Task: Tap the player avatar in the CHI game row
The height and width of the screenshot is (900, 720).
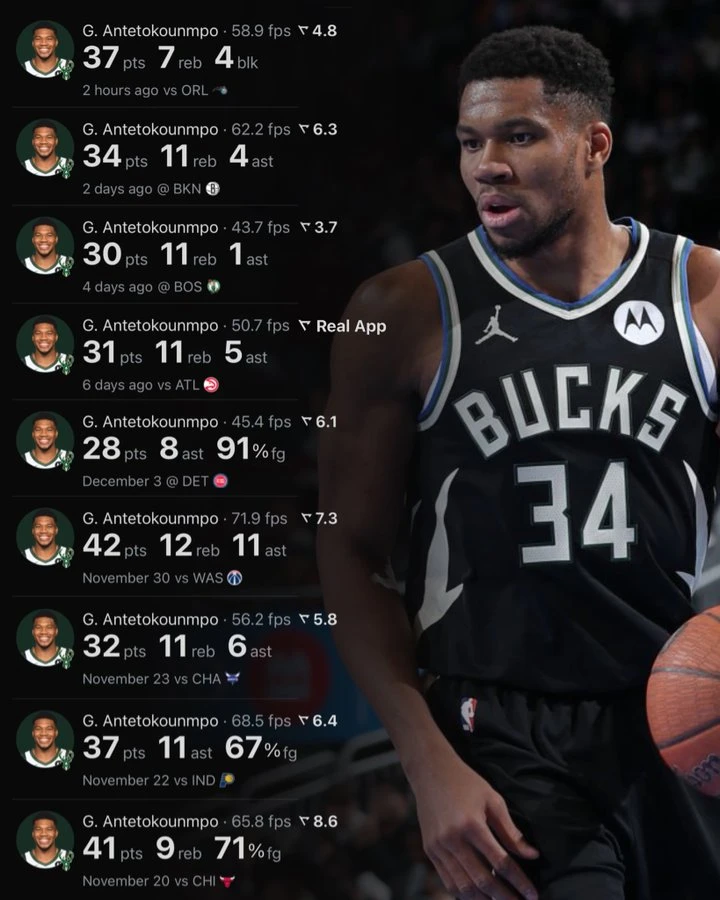Action: point(46,840)
